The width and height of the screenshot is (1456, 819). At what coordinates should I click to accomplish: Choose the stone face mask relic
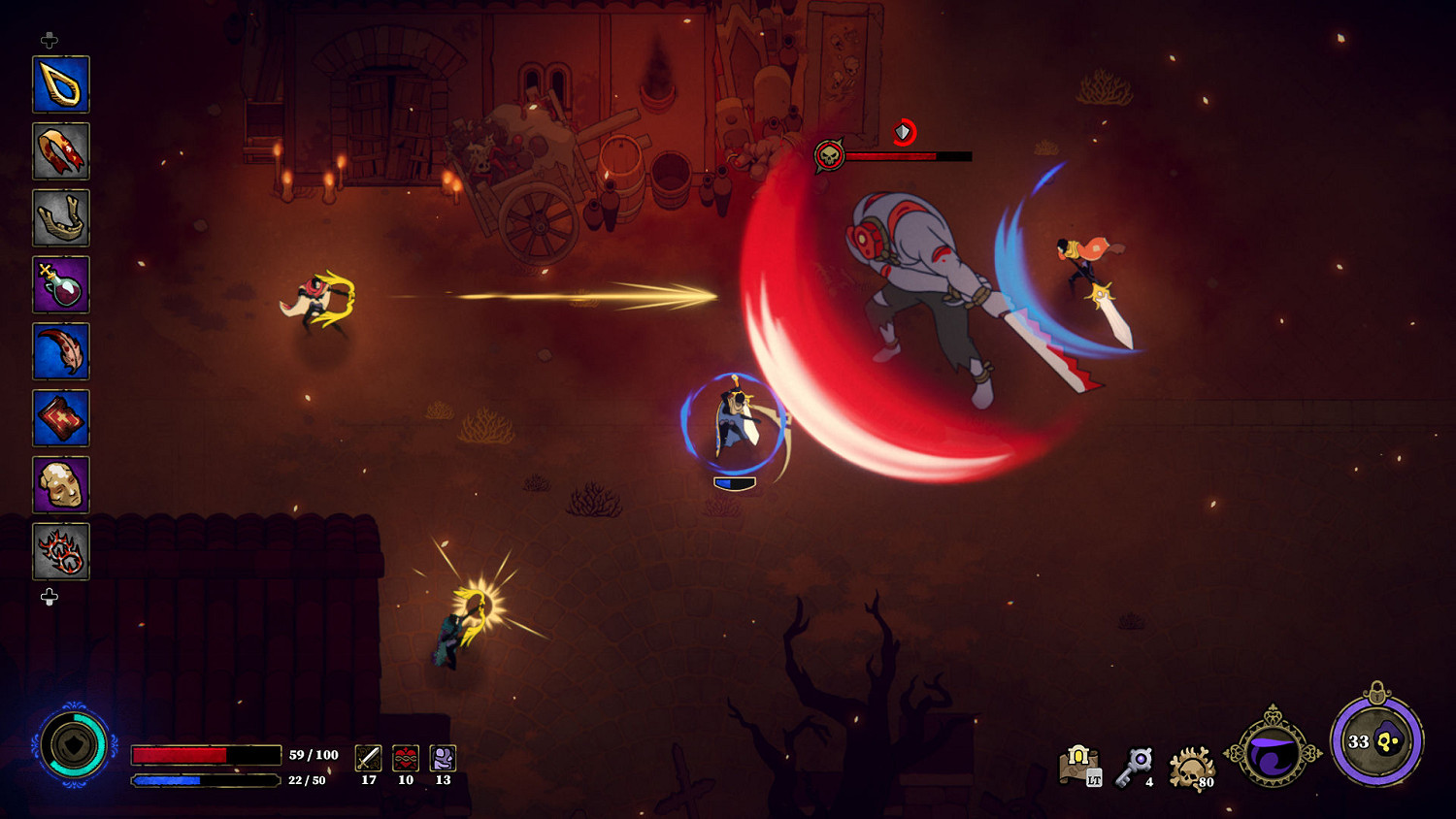pos(61,484)
